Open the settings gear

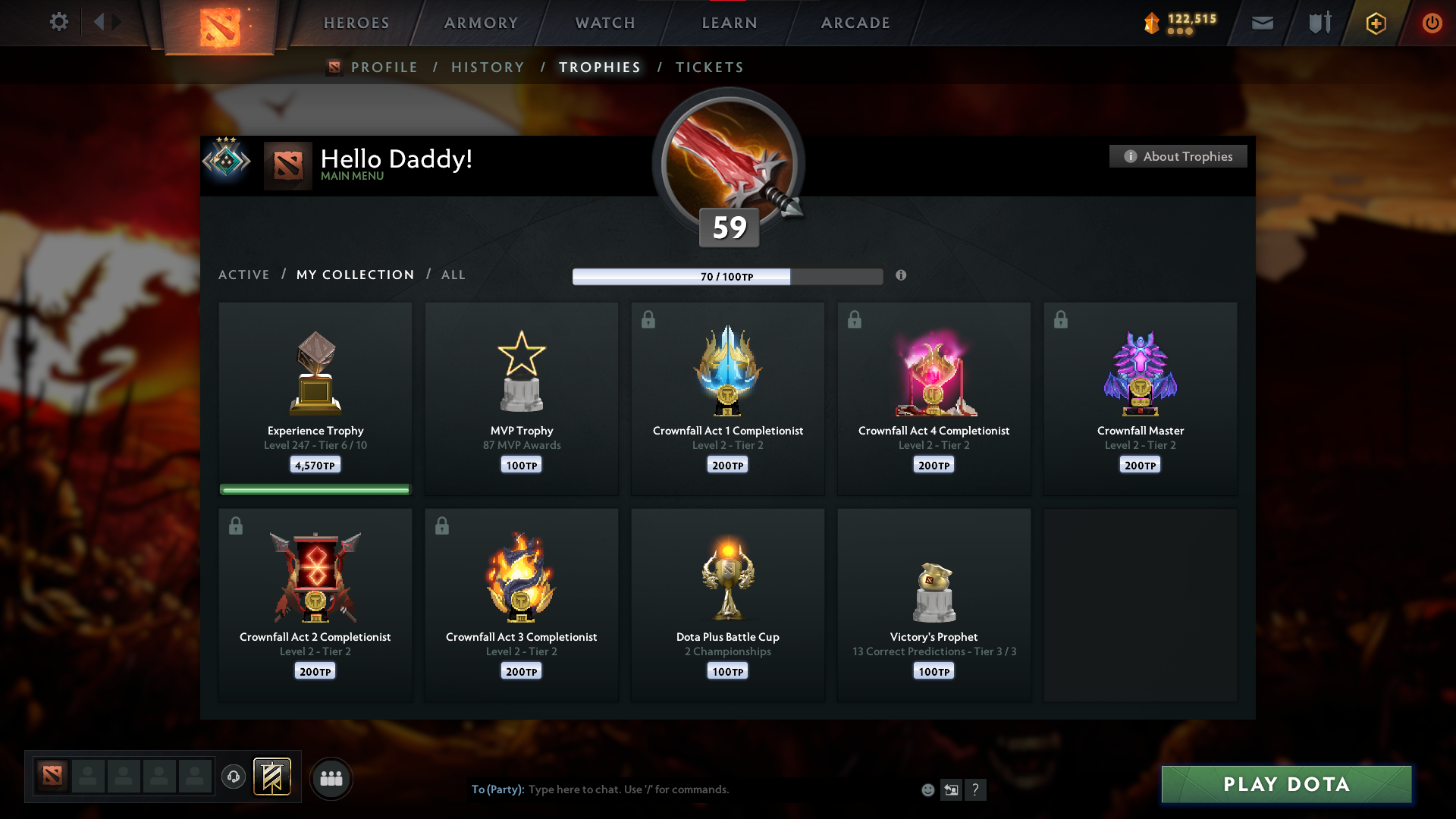pyautogui.click(x=58, y=23)
